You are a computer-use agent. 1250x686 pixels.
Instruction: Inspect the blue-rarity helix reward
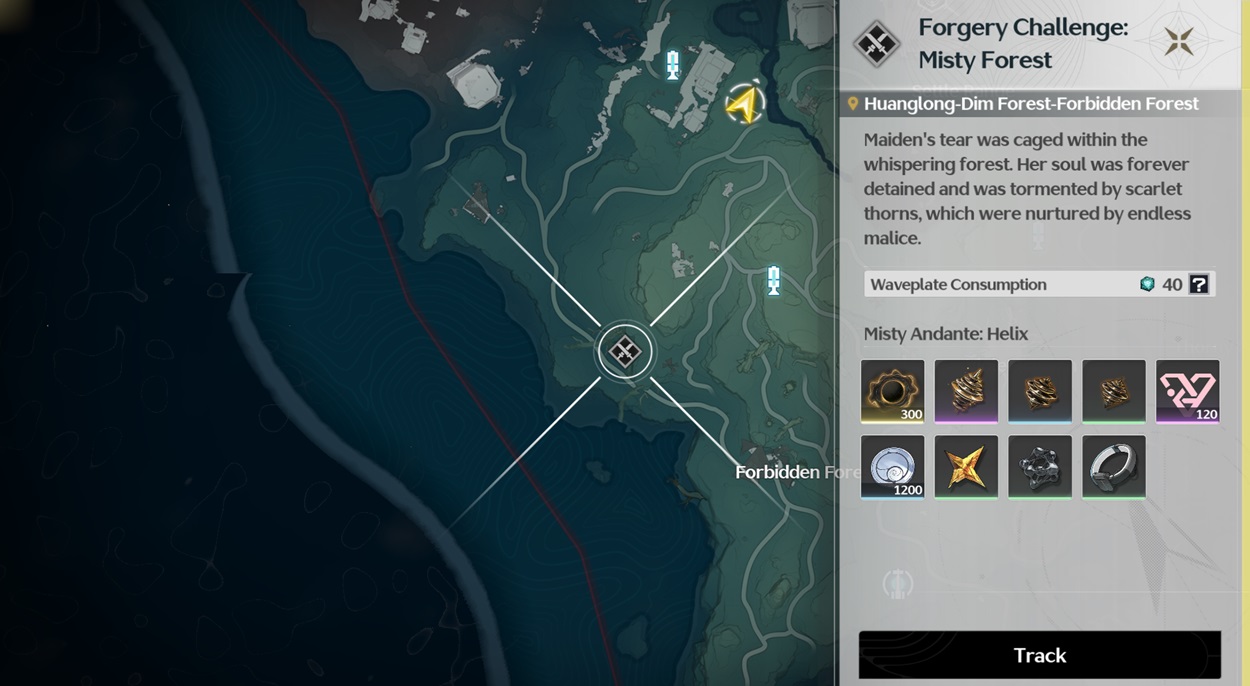pos(1040,391)
